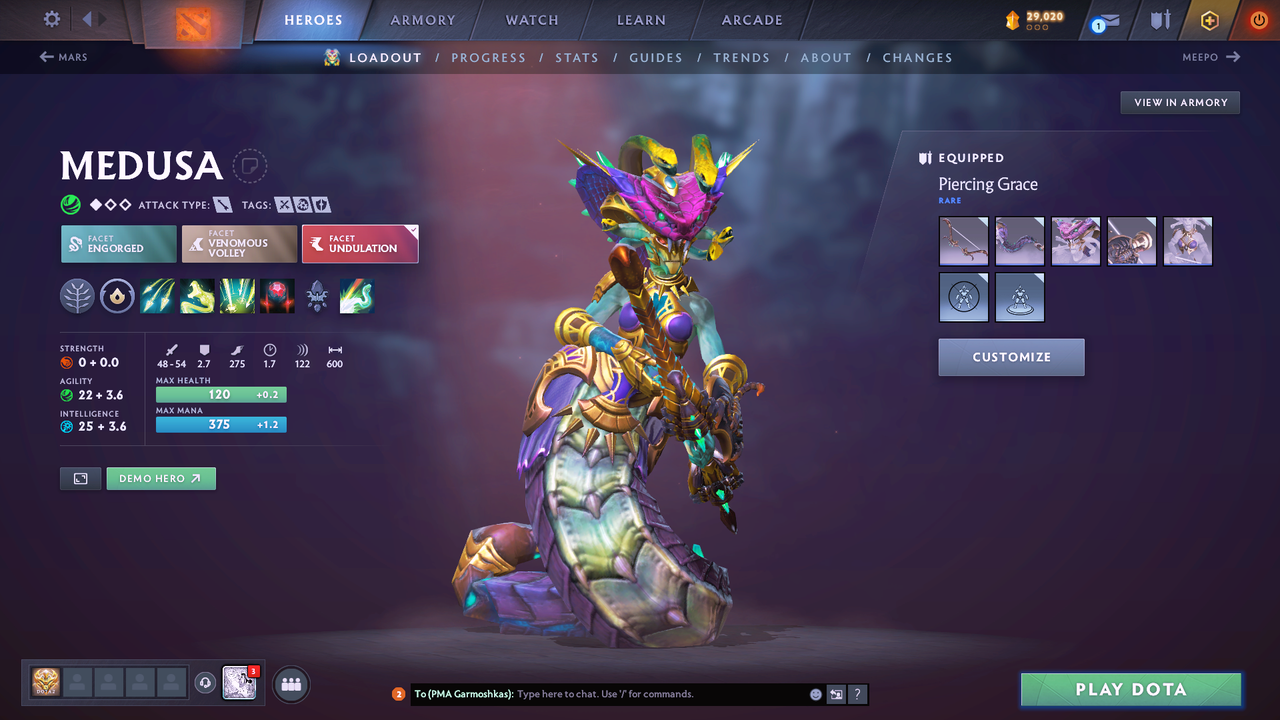Open the emoticon smiley in the chat bar
Viewport: 1280px width, 720px height.
(814, 693)
